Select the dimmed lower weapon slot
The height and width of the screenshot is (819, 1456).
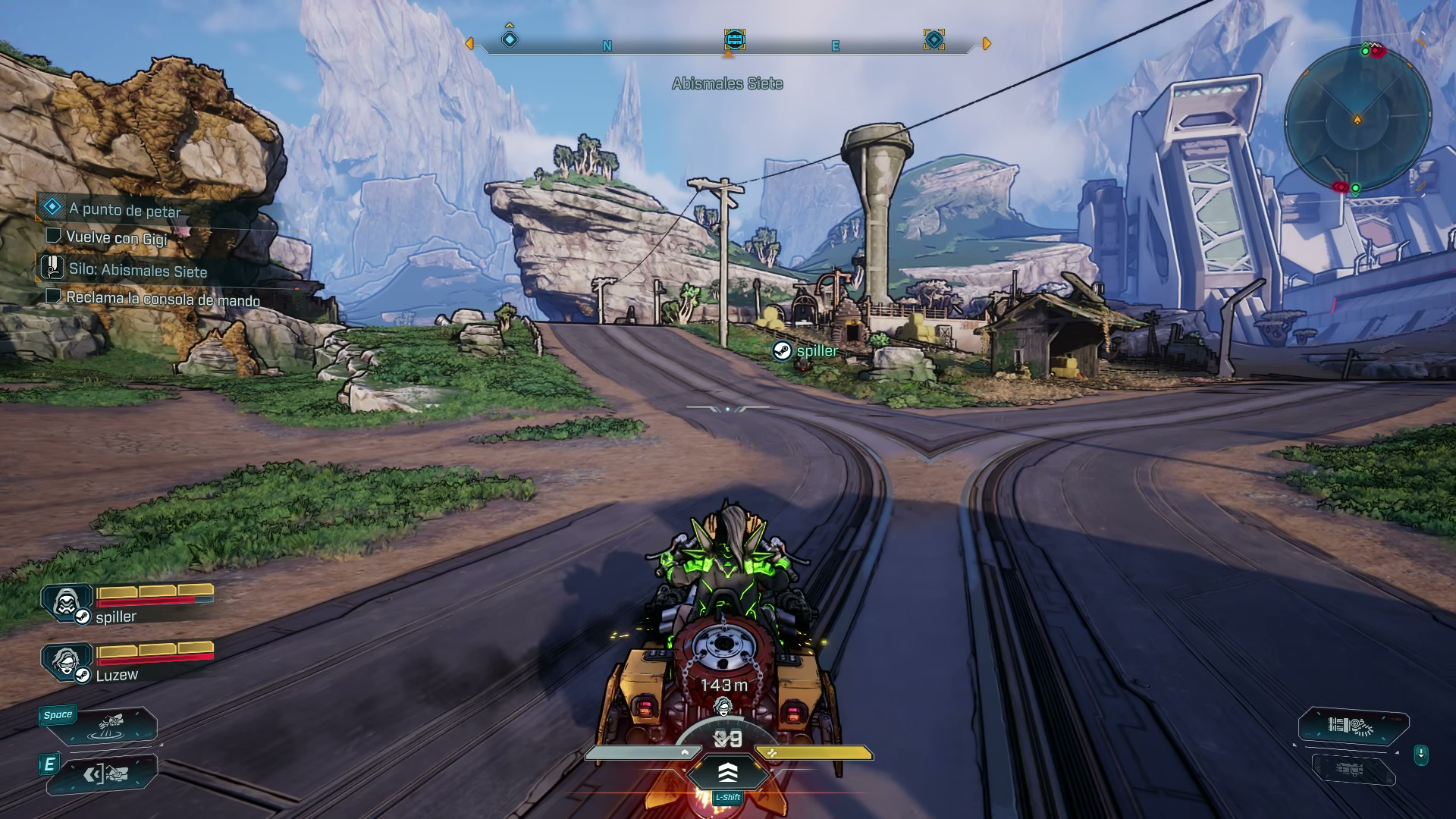point(1353,769)
